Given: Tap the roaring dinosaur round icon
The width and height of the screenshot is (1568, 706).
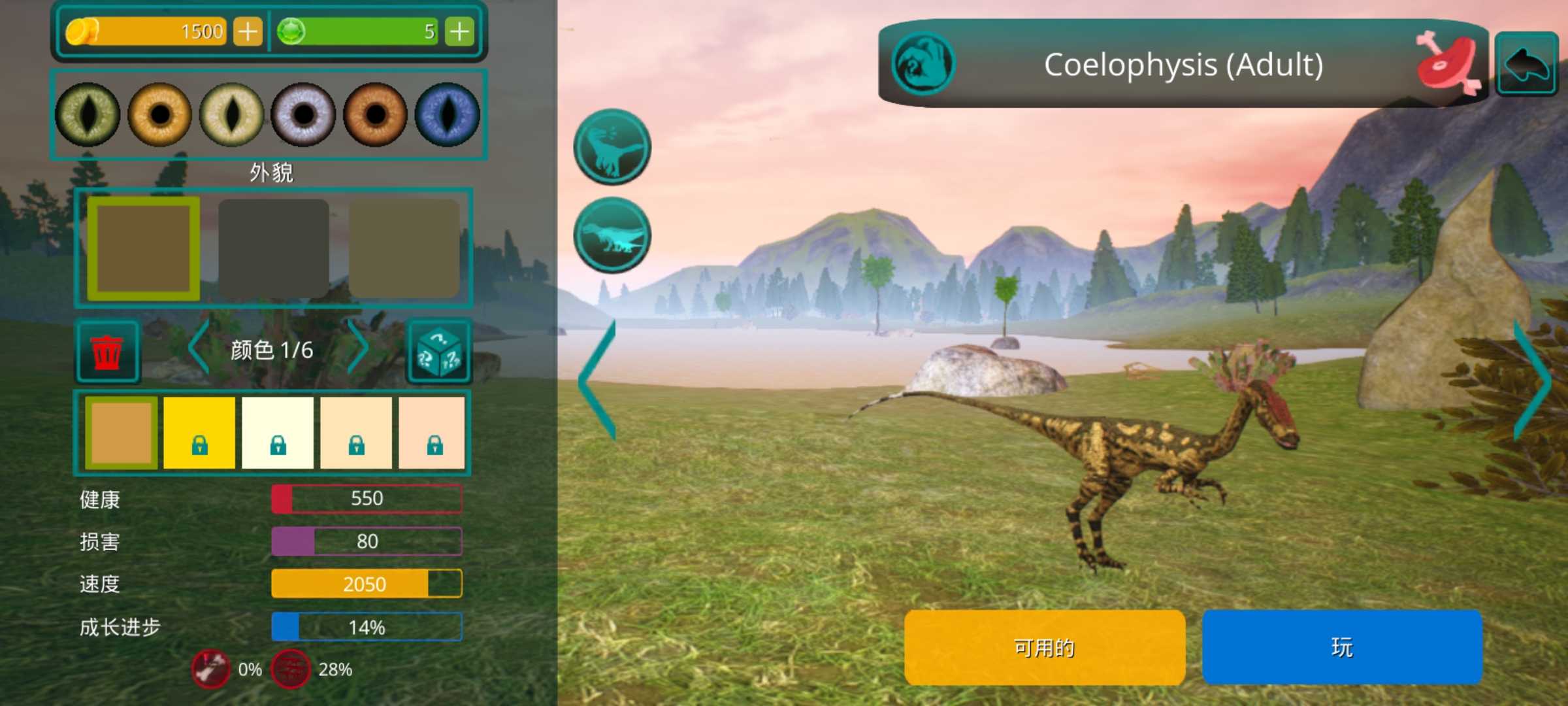Looking at the screenshot, I should (612, 146).
